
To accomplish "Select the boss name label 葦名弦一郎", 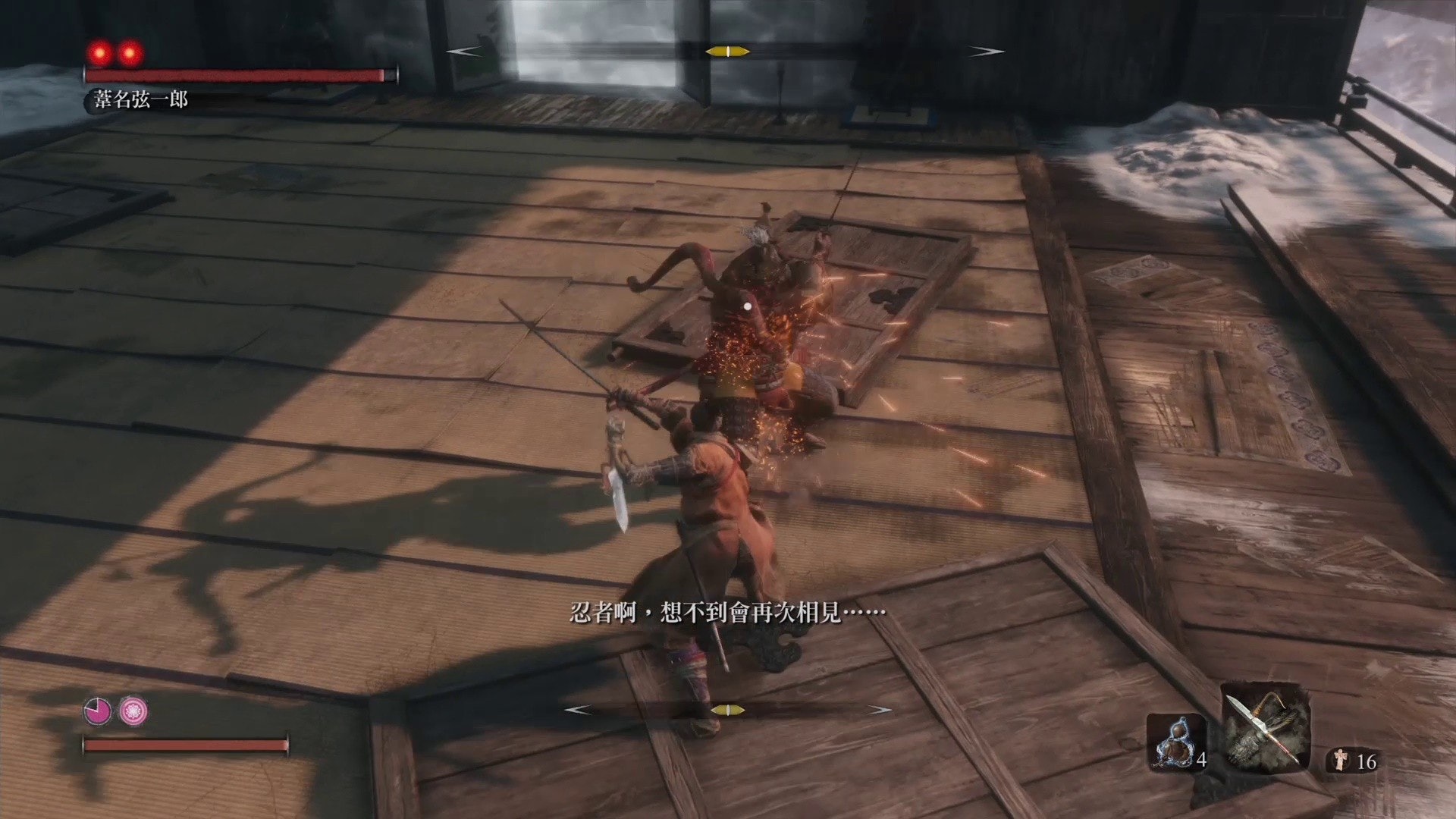I will pyautogui.click(x=140, y=97).
